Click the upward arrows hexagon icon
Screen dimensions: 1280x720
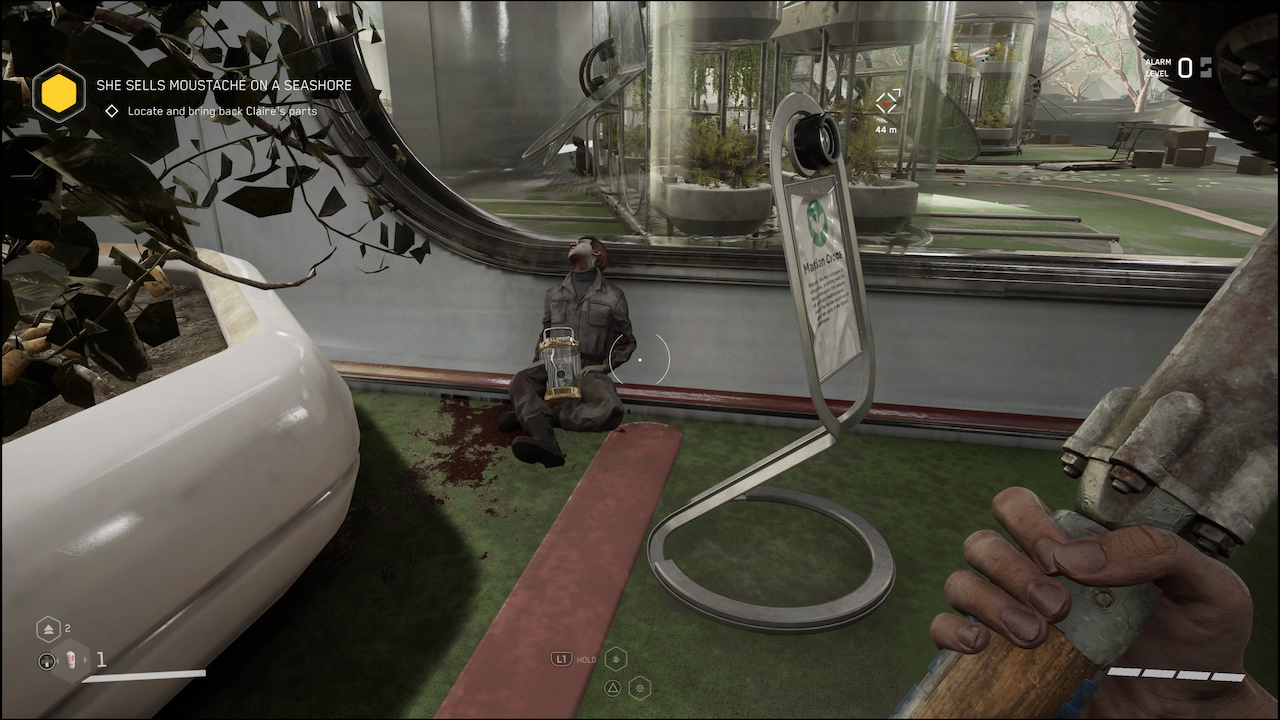[49, 629]
